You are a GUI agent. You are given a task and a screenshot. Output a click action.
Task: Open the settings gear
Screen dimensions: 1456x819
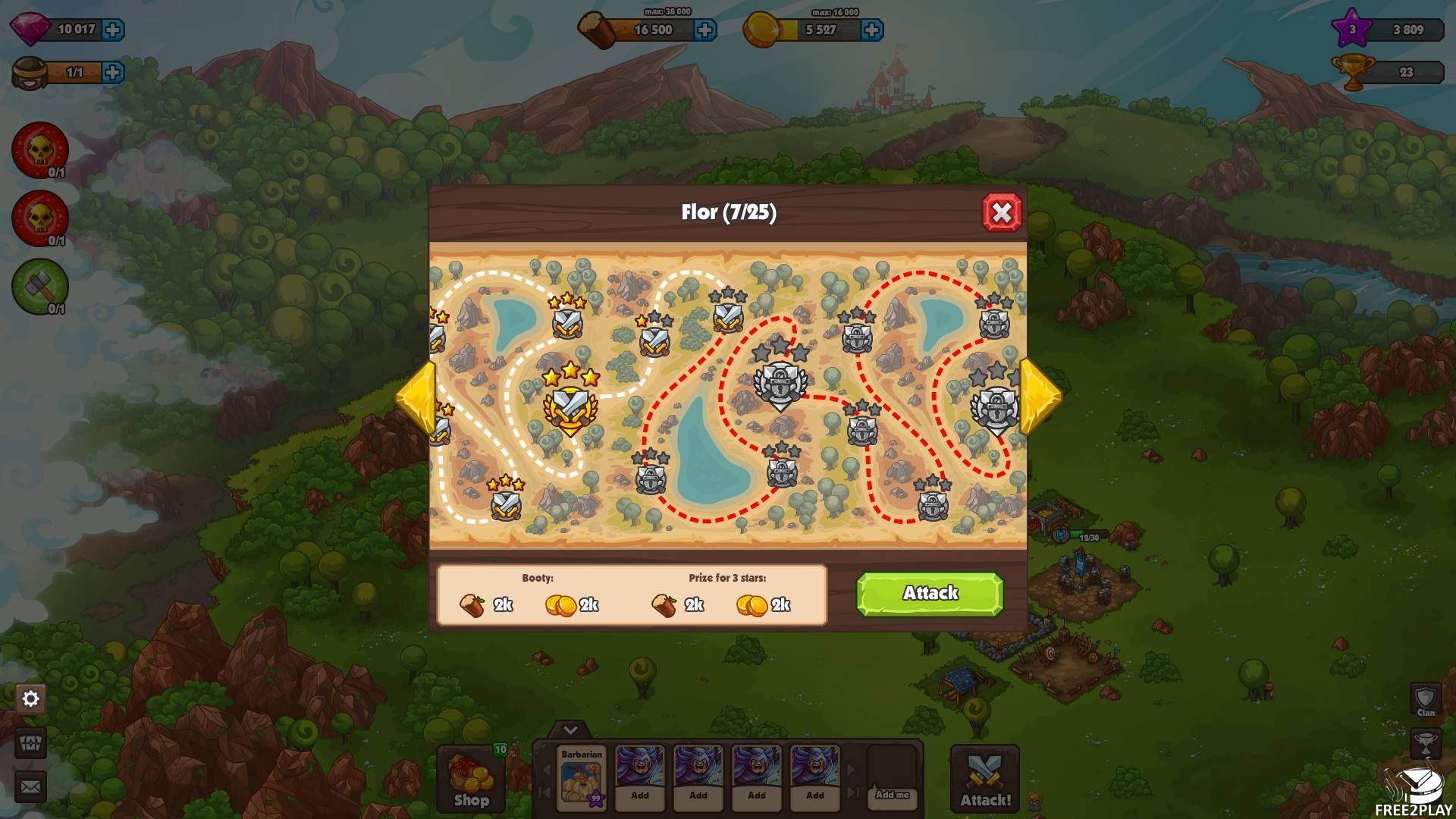[x=31, y=698]
